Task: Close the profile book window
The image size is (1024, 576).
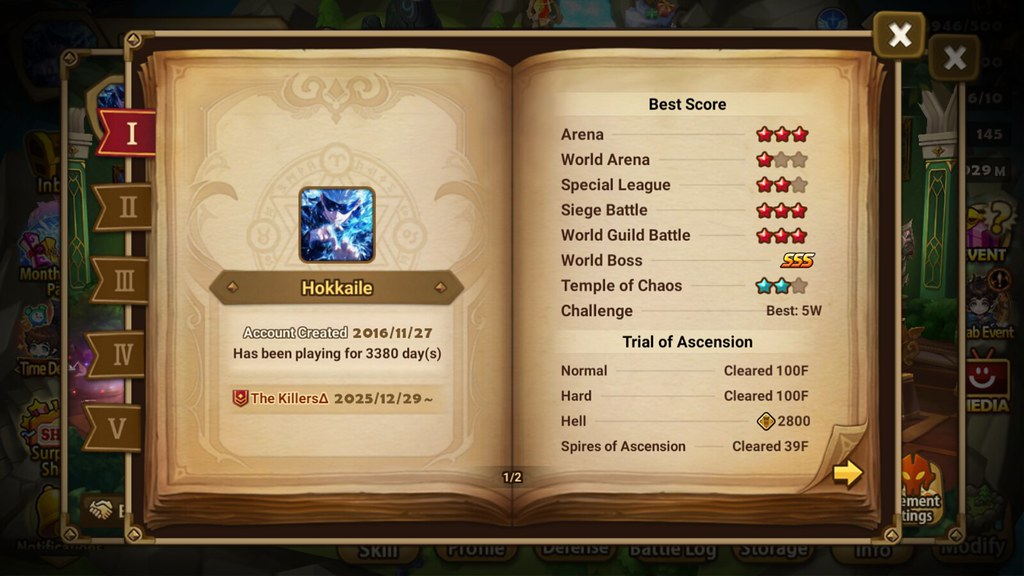Action: point(899,35)
